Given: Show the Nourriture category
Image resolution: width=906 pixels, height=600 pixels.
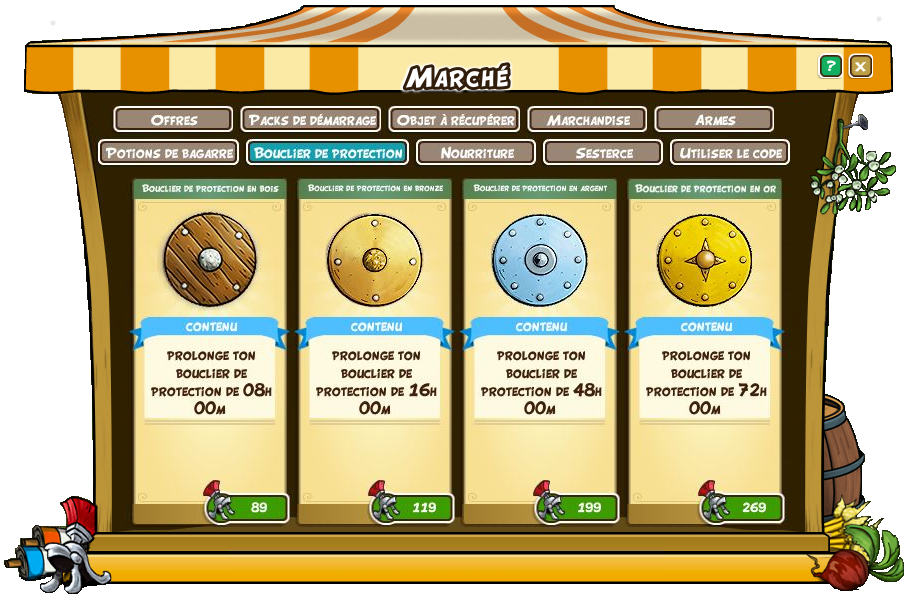Looking at the screenshot, I should tap(477, 153).
